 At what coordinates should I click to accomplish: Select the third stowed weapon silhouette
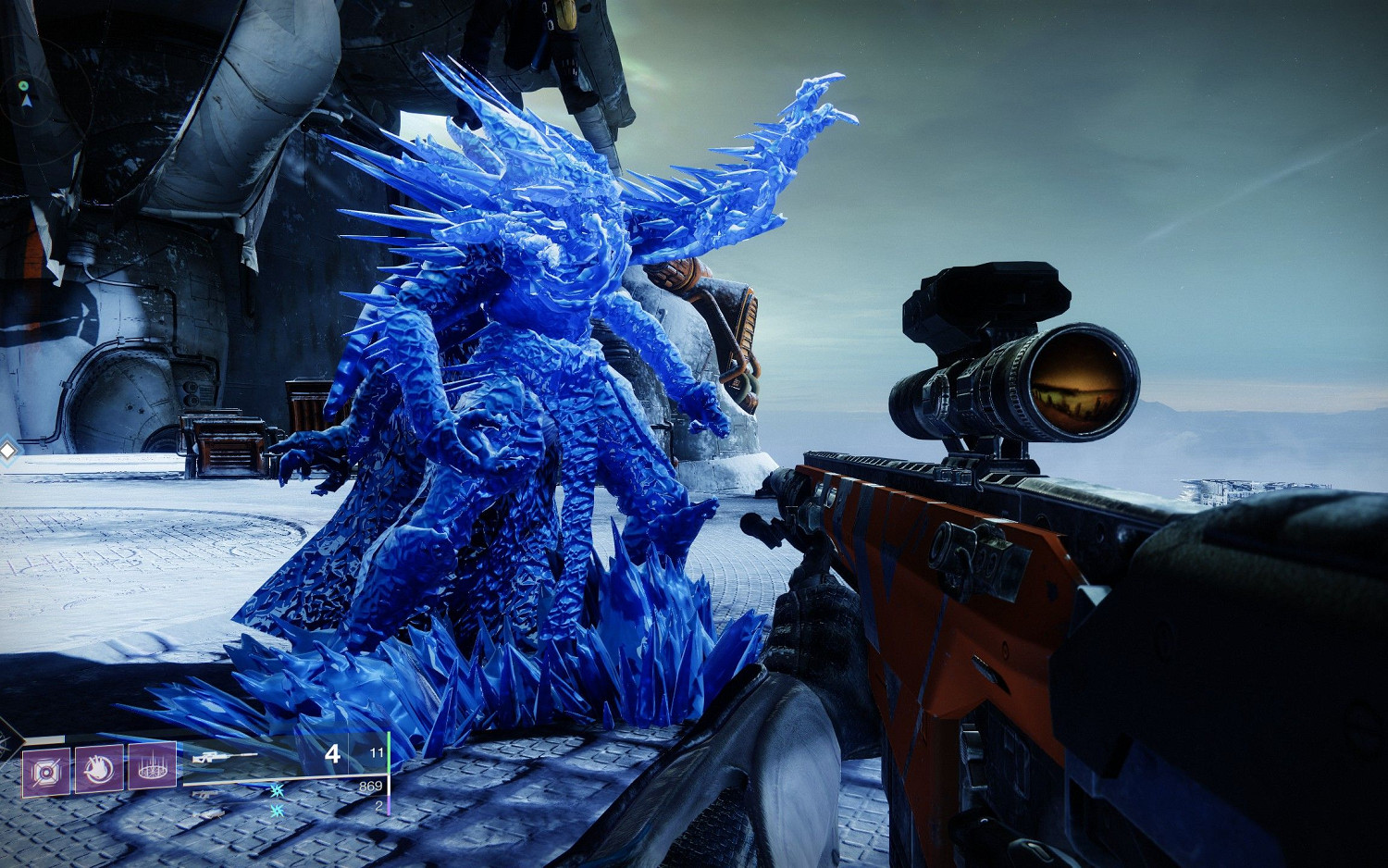click(x=209, y=815)
